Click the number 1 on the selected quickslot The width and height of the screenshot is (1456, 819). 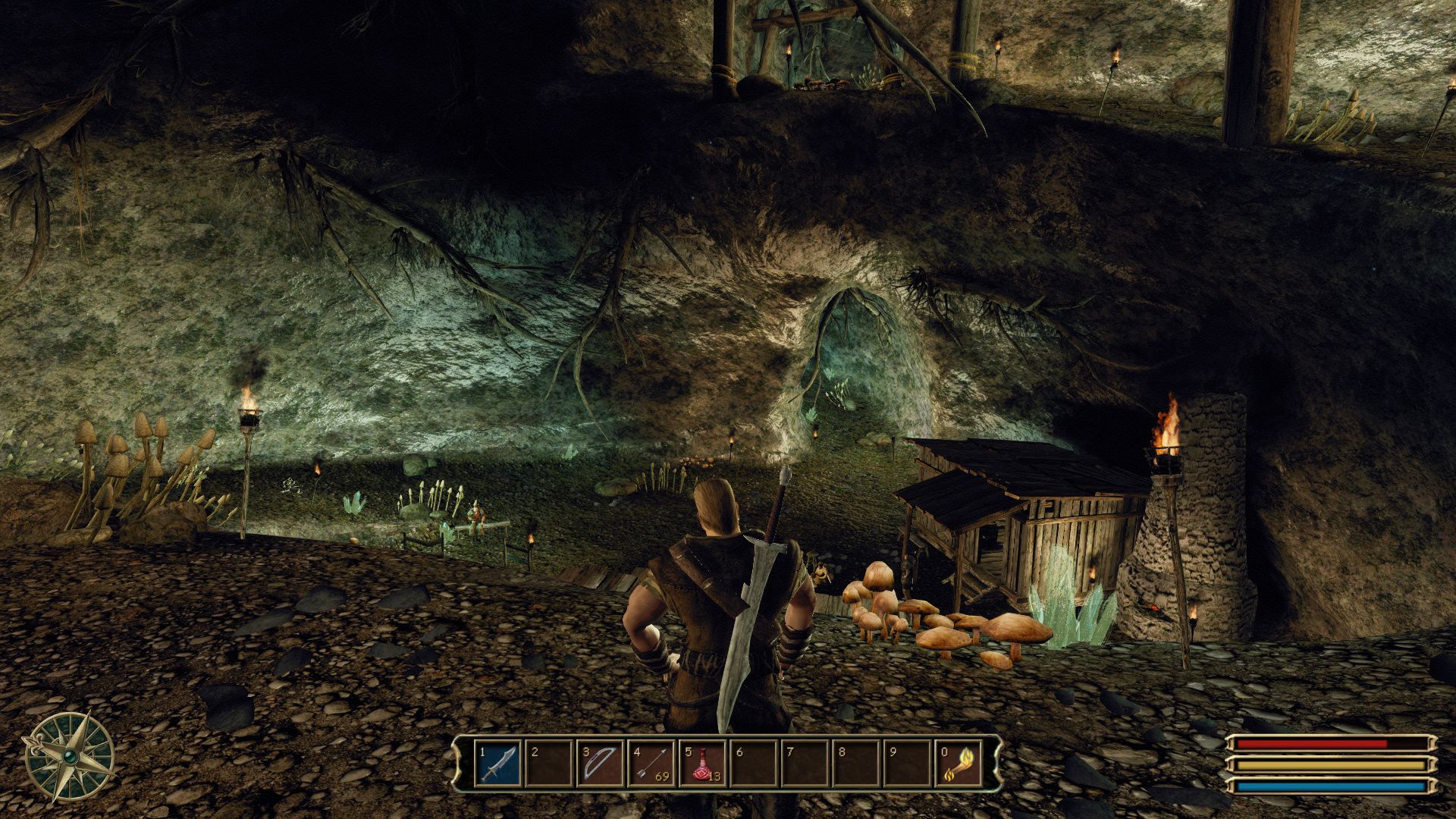pos(481,753)
